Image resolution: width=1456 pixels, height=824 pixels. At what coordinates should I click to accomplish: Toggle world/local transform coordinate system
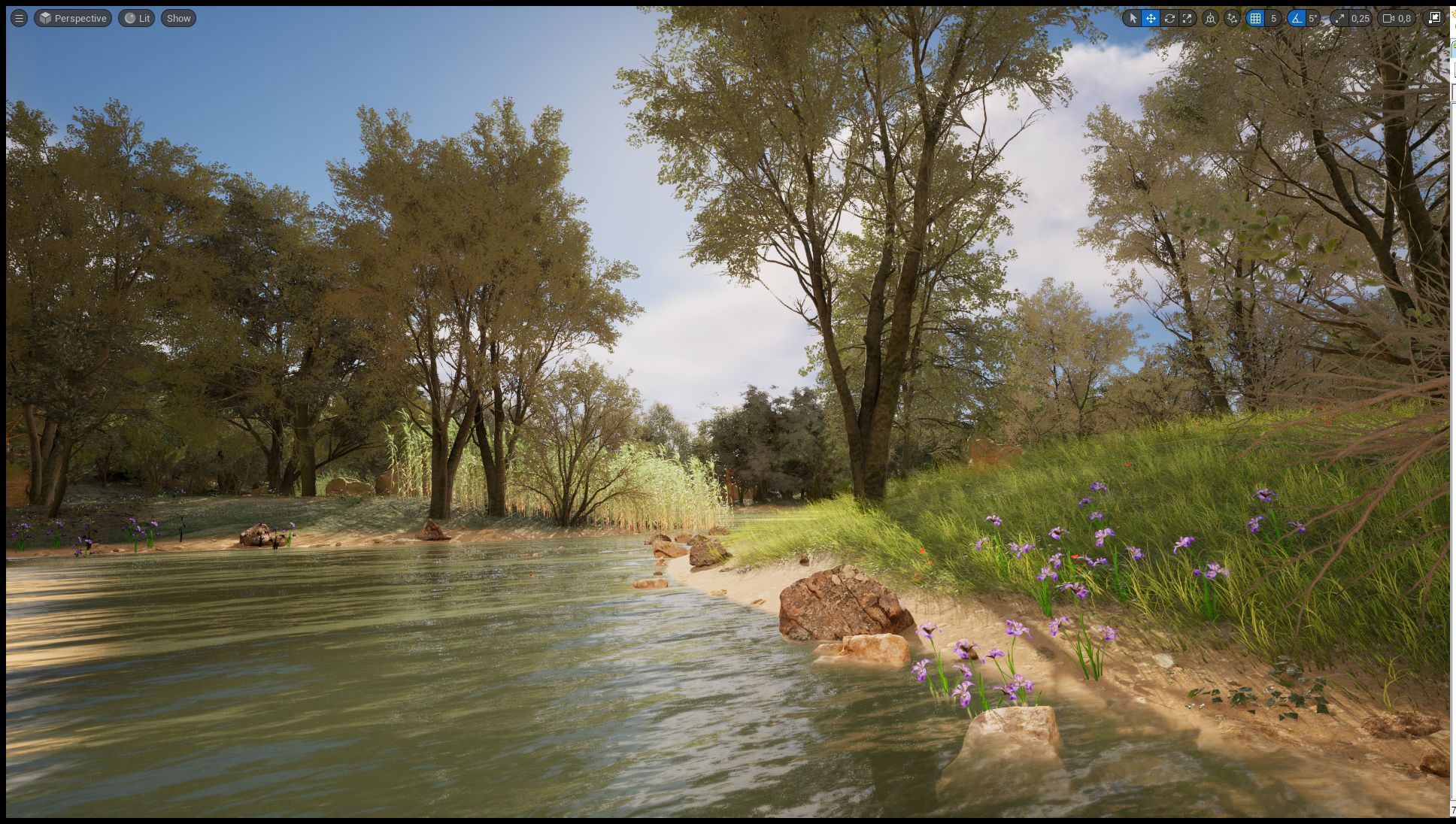pyautogui.click(x=1211, y=19)
